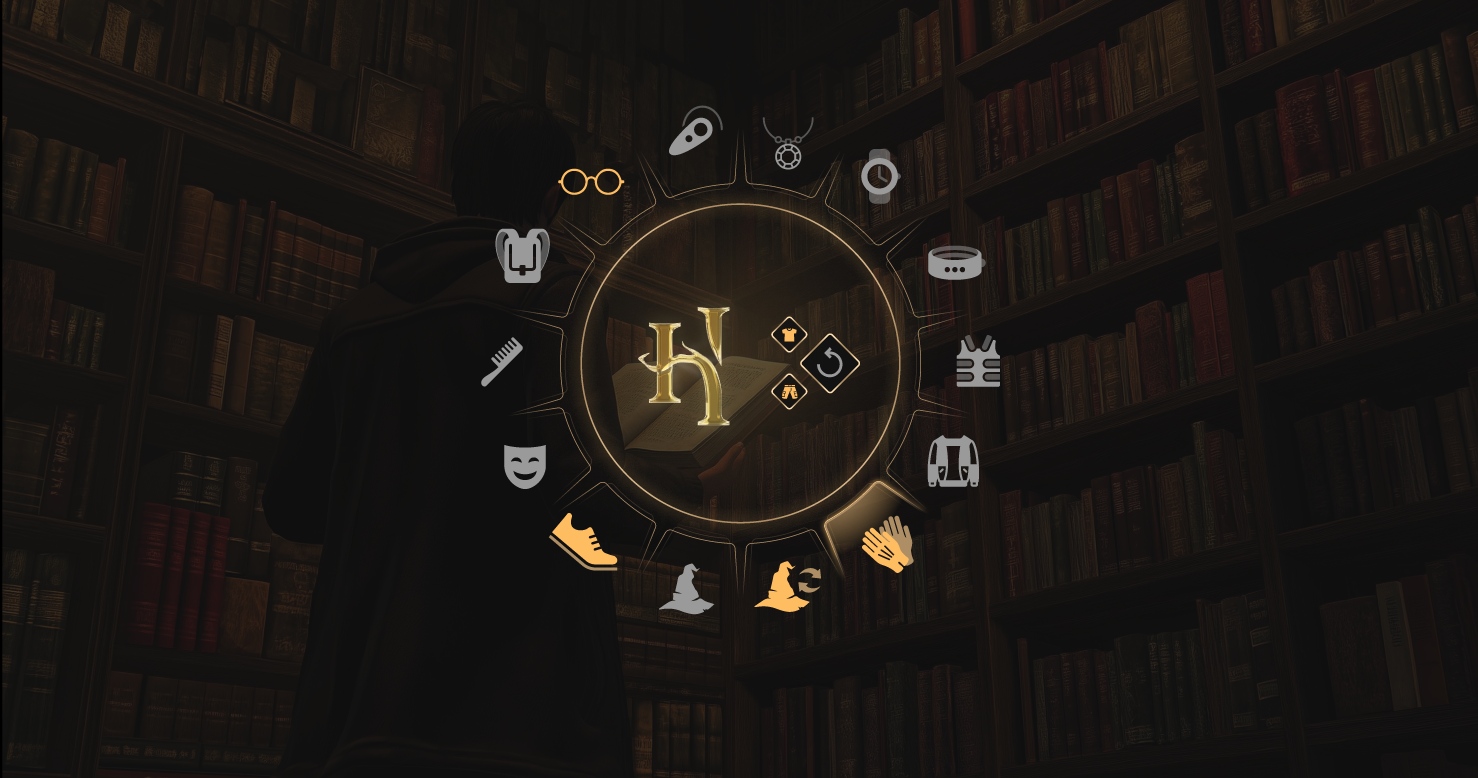Select the vest slot icon

click(977, 364)
